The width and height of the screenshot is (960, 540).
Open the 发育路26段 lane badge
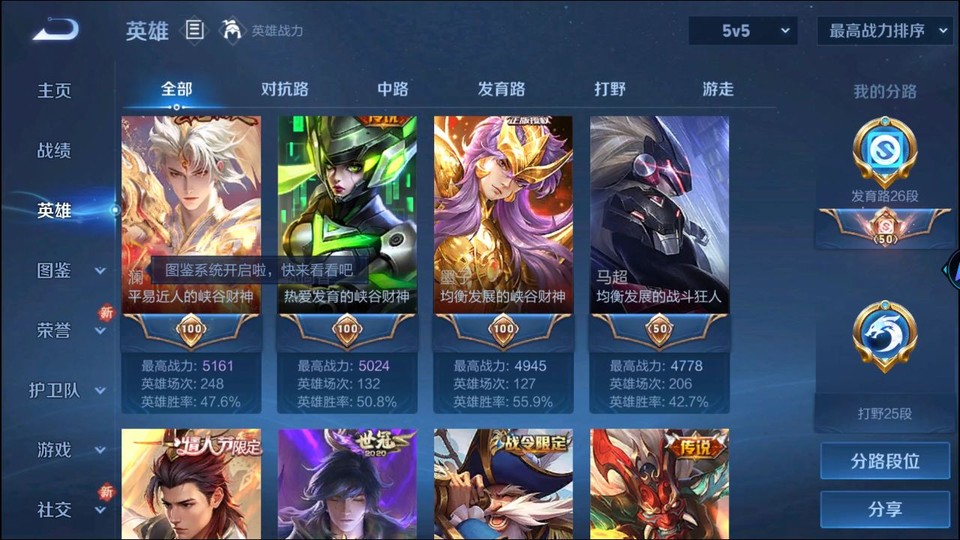pos(885,158)
